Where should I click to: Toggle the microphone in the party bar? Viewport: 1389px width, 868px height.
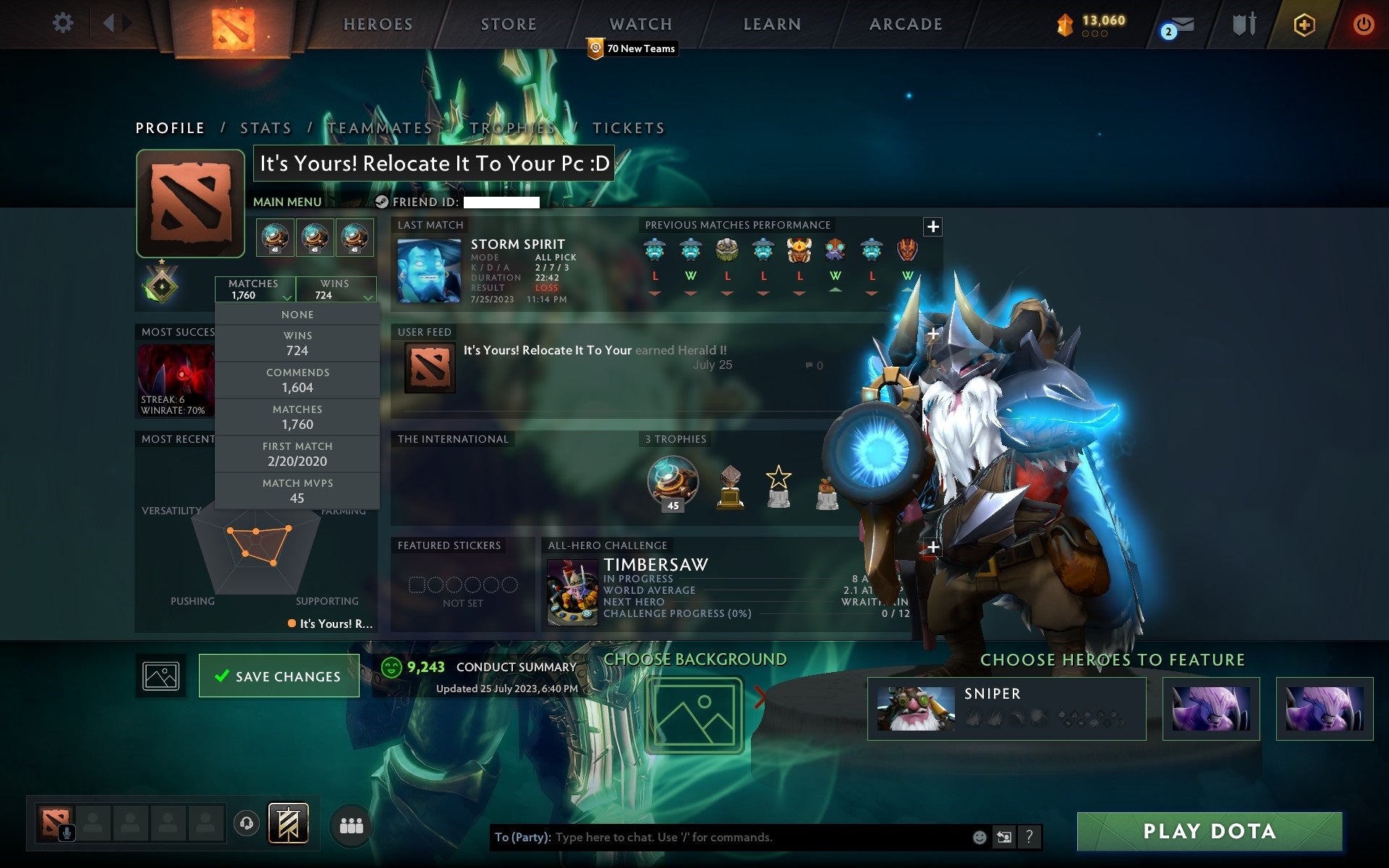pyautogui.click(x=67, y=830)
